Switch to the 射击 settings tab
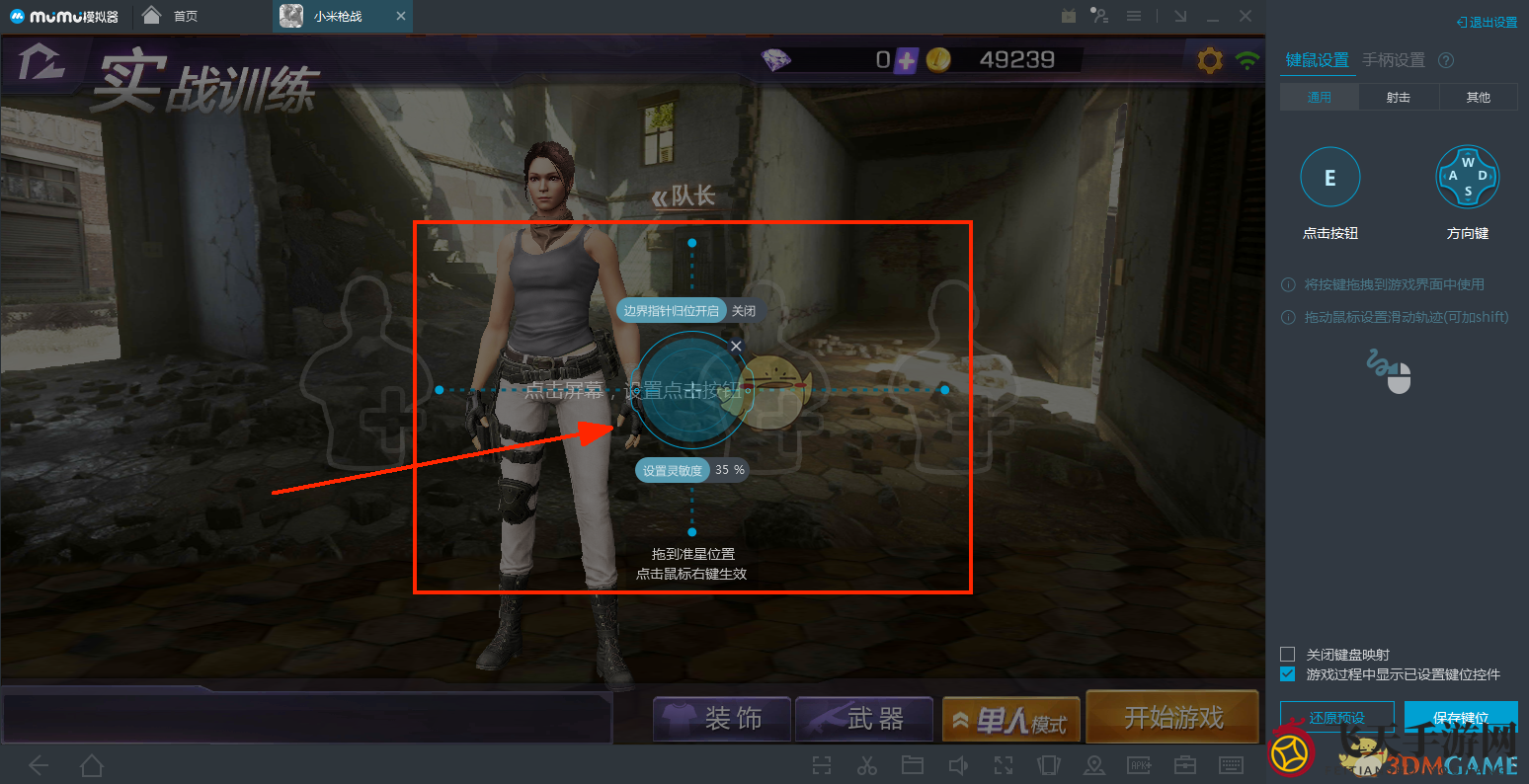The height and width of the screenshot is (784, 1529). tap(1398, 96)
